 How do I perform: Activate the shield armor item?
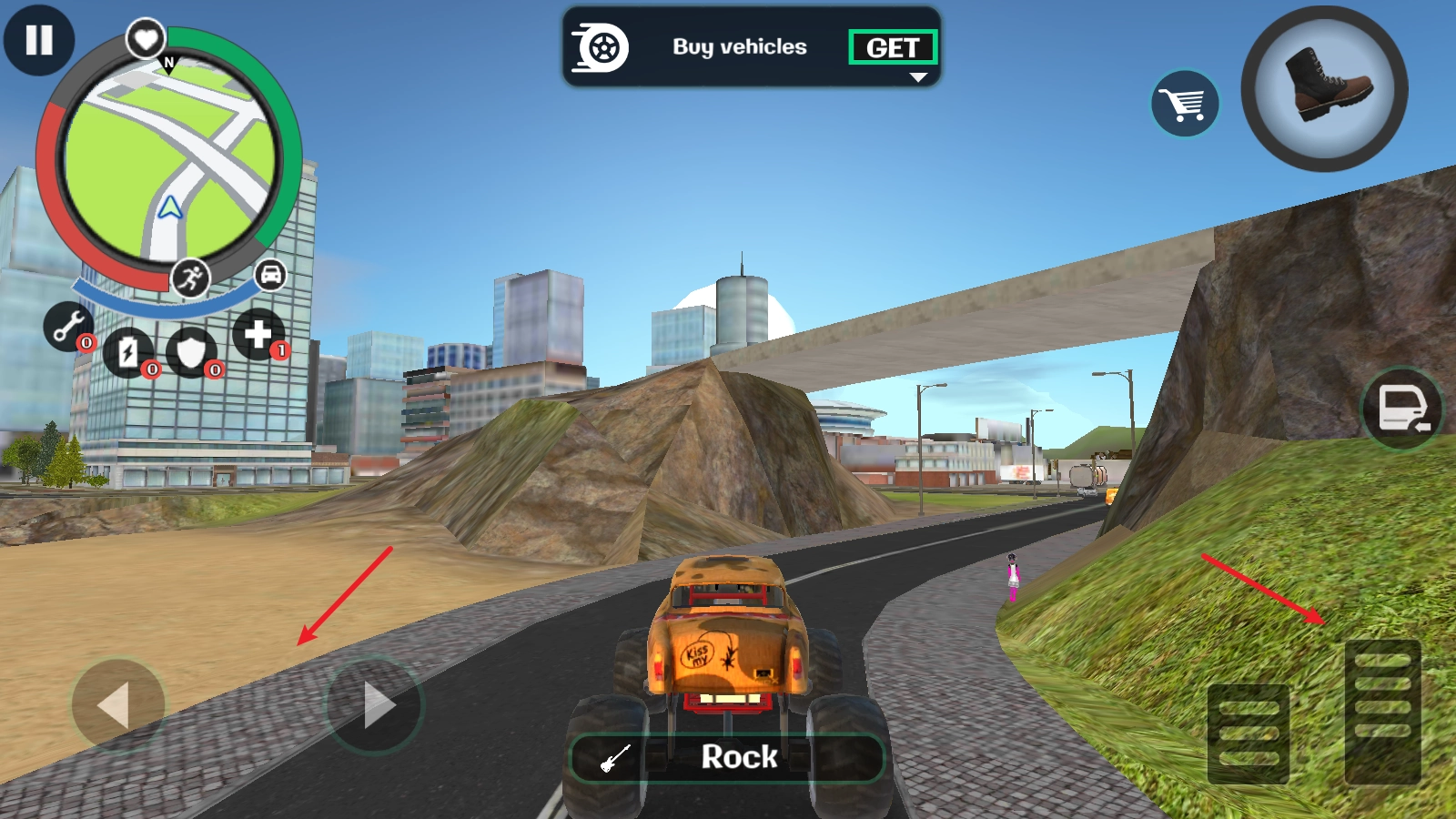tap(191, 353)
